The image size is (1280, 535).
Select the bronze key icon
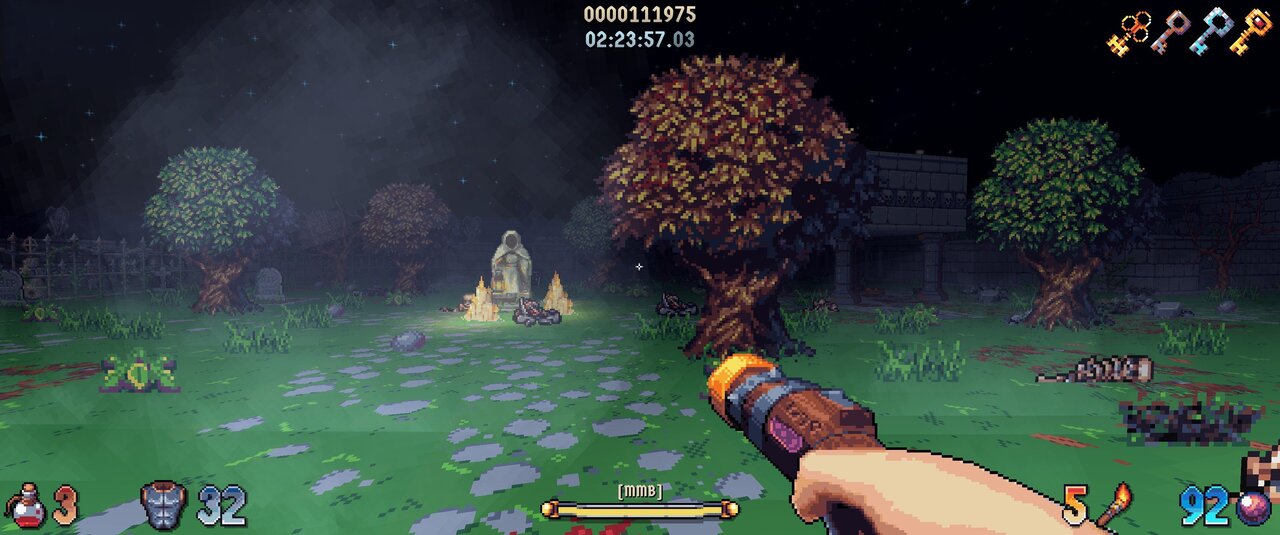pos(1171,32)
